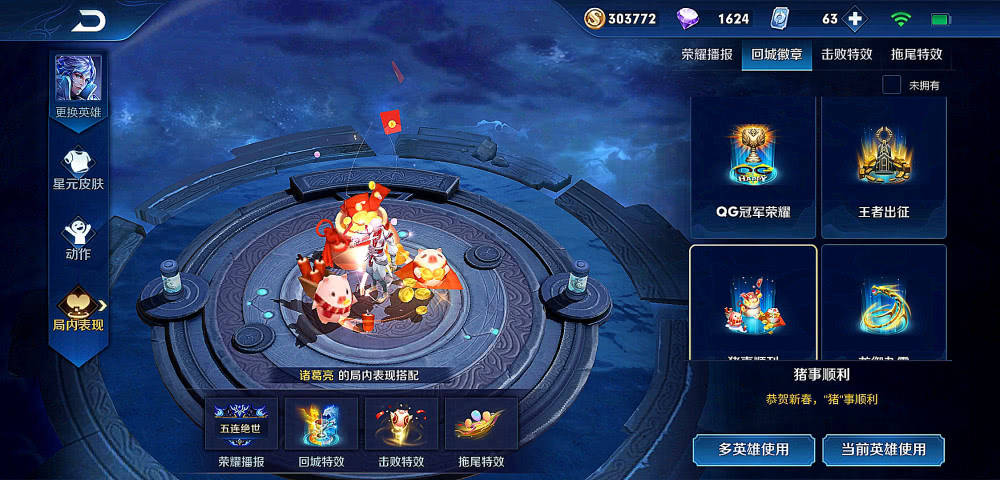
Task: Select the 局内表现 side menu entry
Action: pos(78,309)
